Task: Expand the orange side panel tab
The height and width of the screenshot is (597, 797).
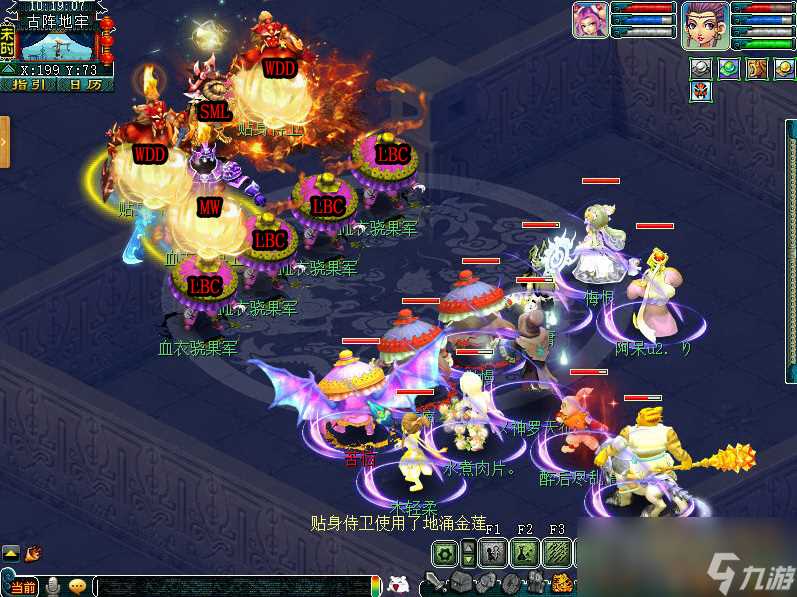Action: tap(5, 141)
